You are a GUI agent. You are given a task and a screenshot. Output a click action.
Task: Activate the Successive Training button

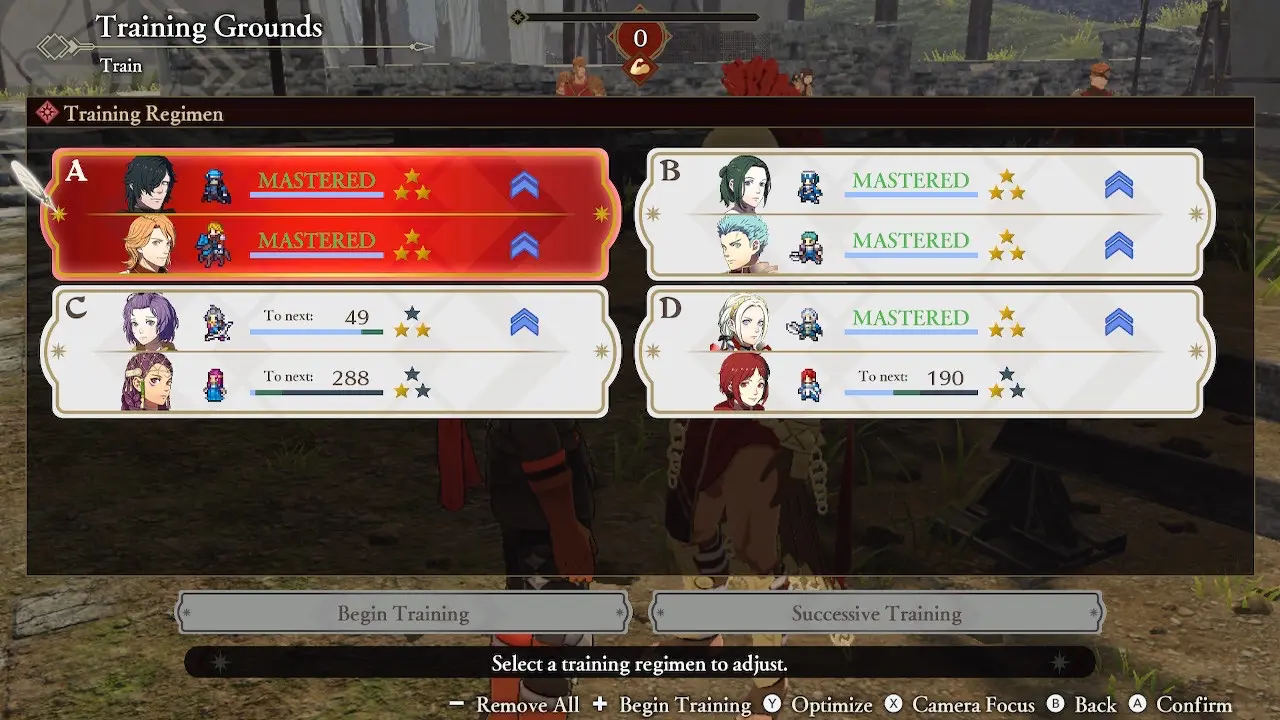click(x=877, y=613)
